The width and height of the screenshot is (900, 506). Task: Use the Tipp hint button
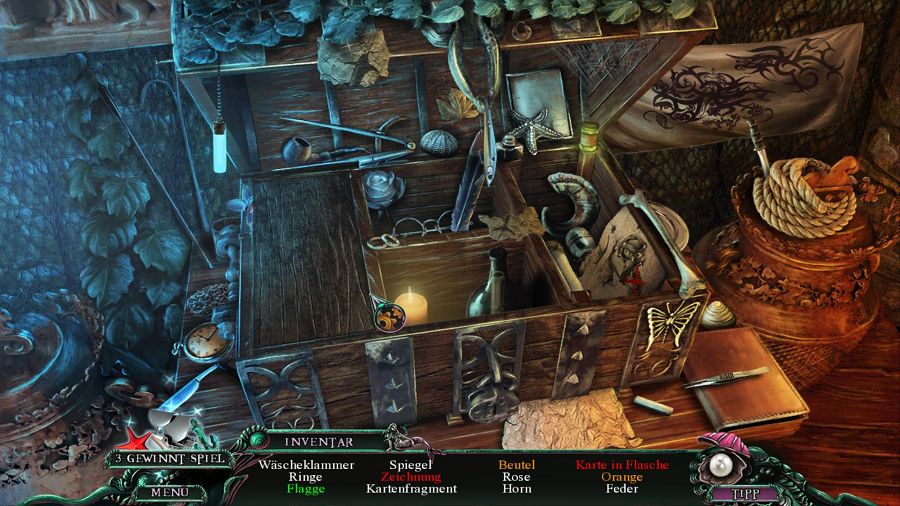pos(741,492)
